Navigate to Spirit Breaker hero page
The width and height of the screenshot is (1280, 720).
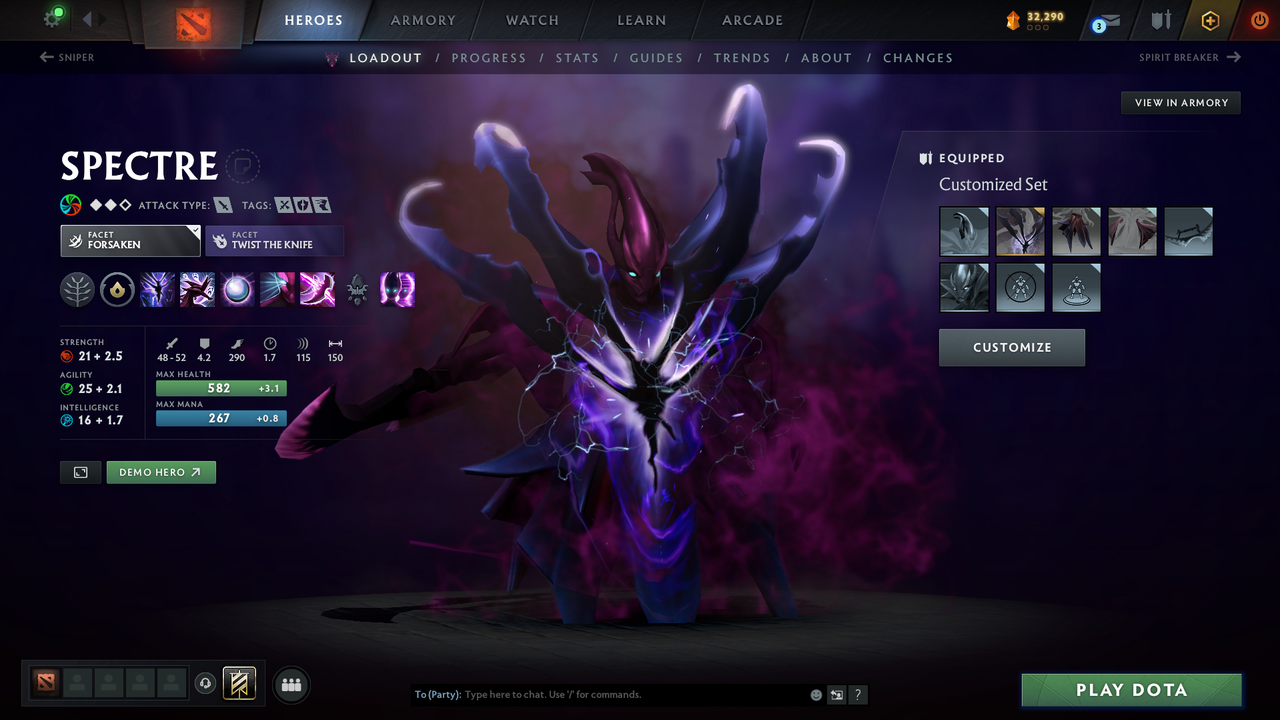[x=1189, y=57]
